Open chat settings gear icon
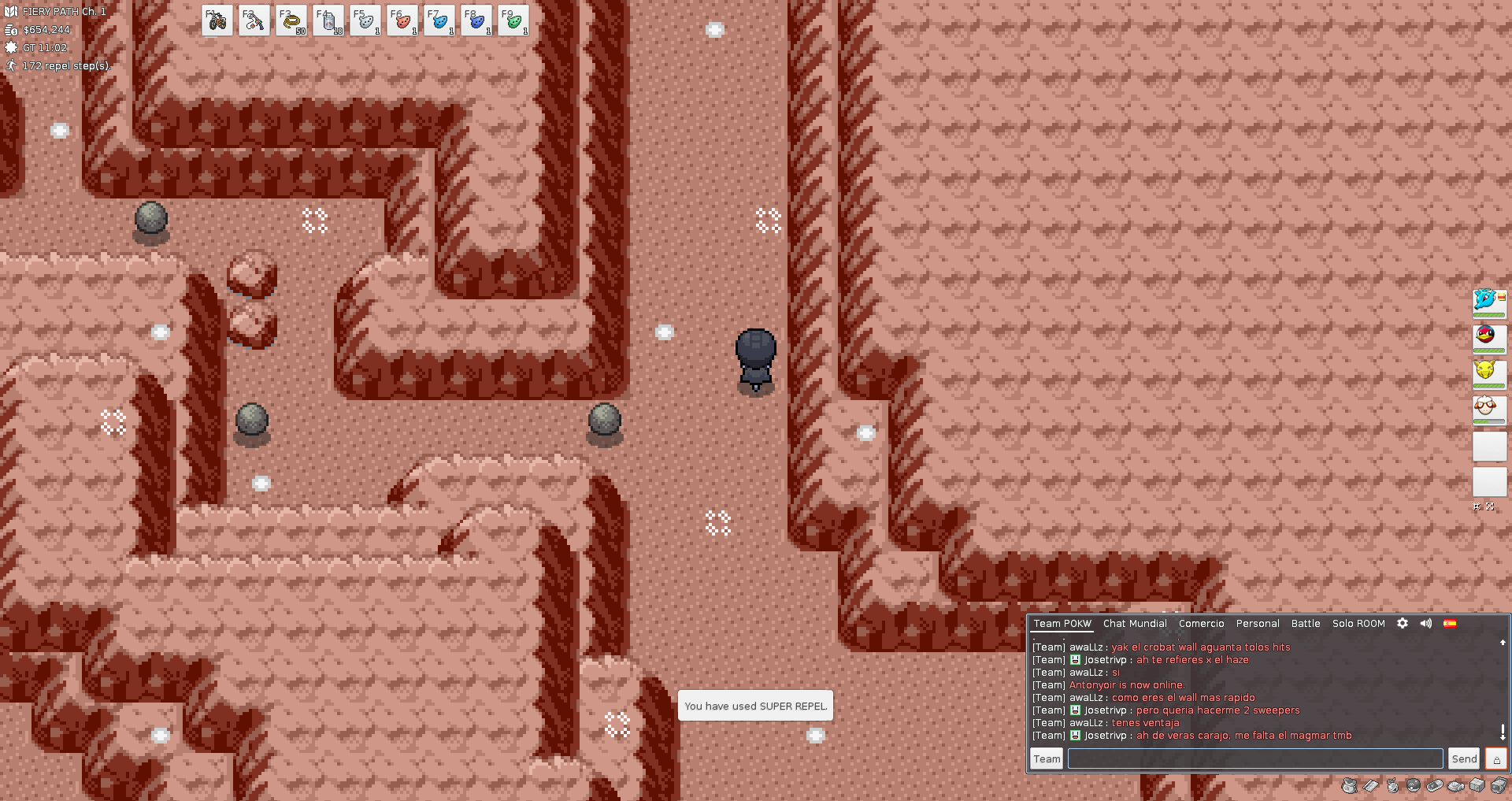1512x801 pixels. (x=1403, y=623)
